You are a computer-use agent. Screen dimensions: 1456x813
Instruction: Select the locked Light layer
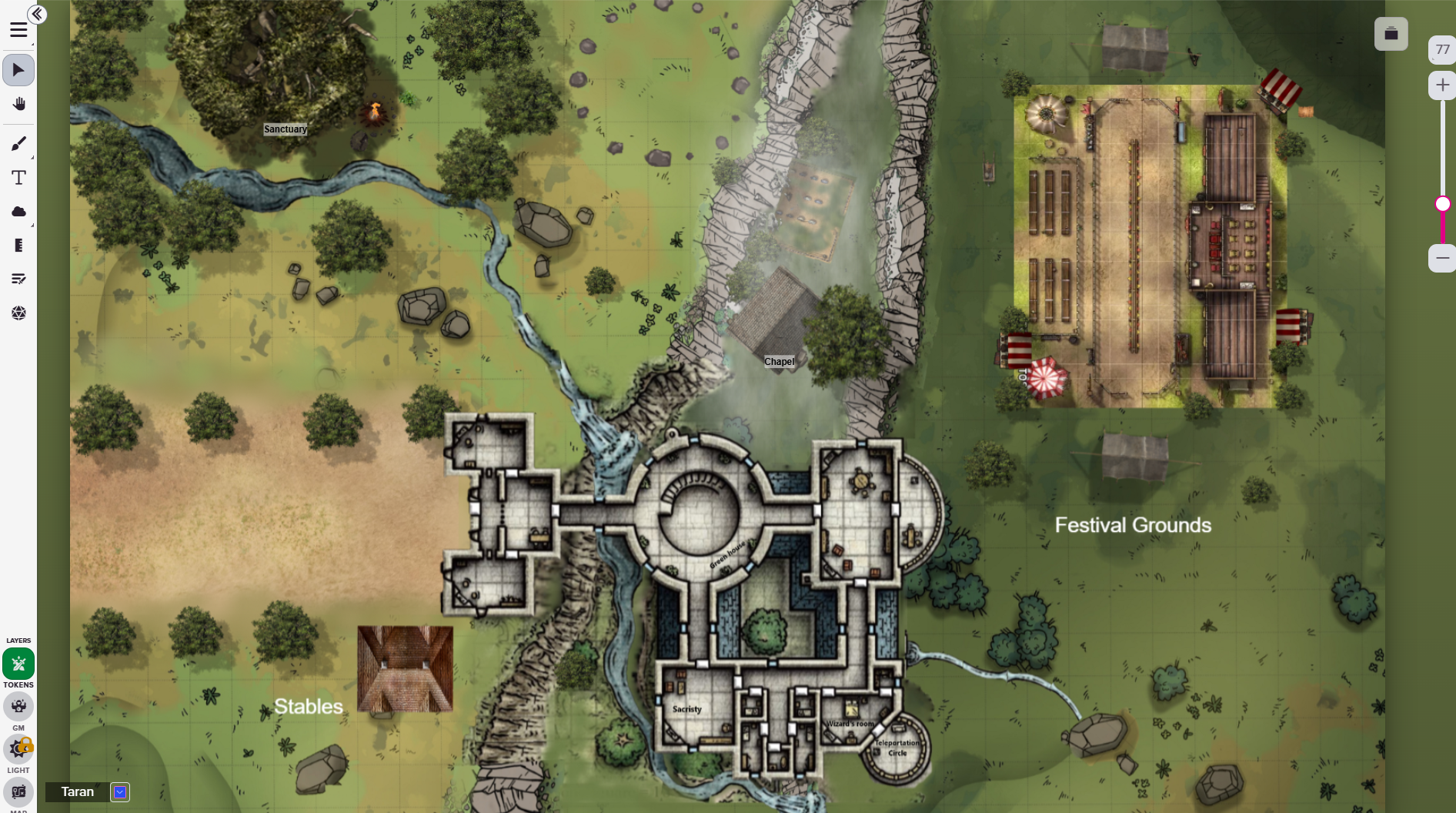[18, 748]
